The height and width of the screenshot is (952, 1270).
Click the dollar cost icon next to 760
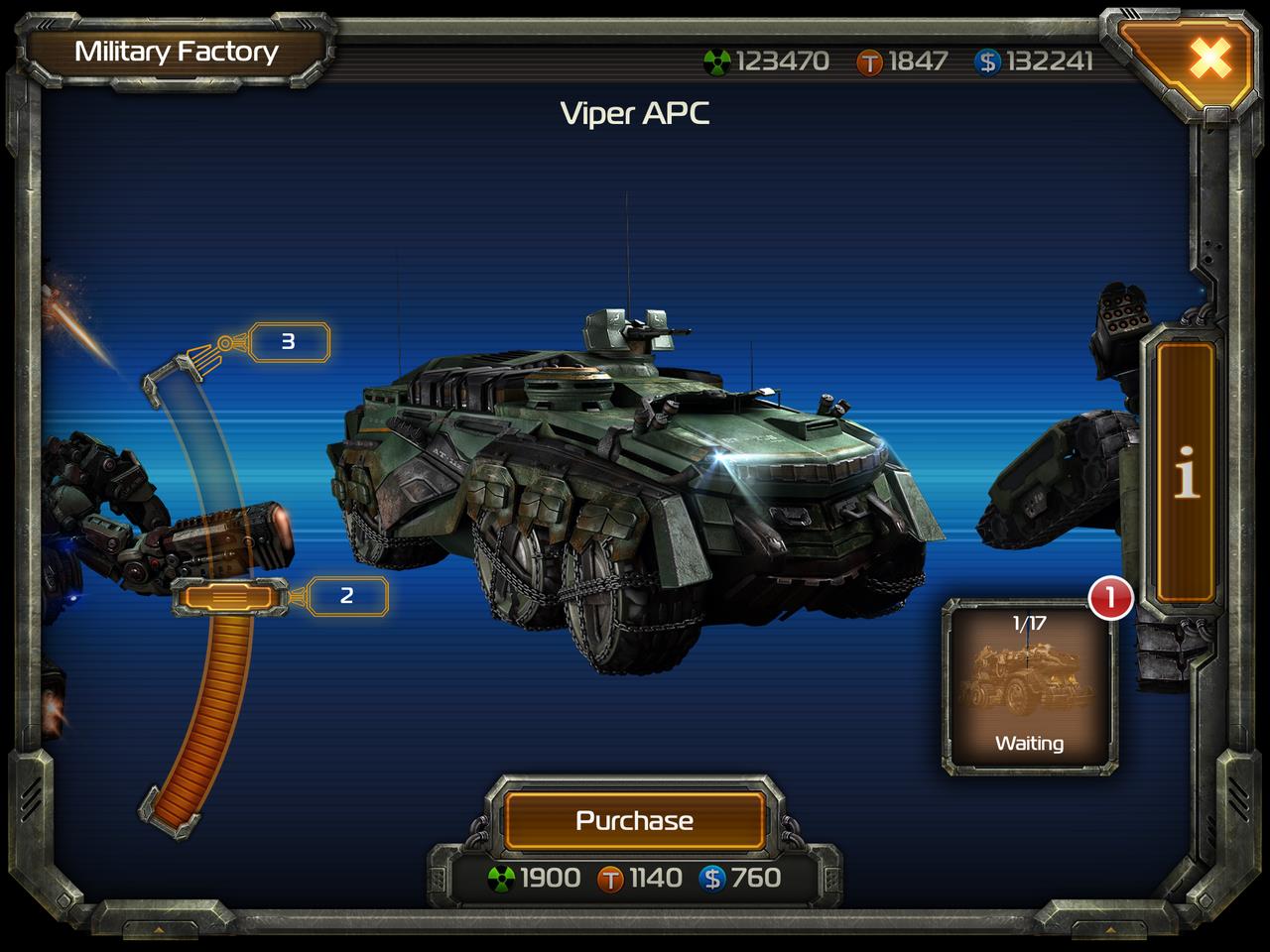[x=712, y=878]
